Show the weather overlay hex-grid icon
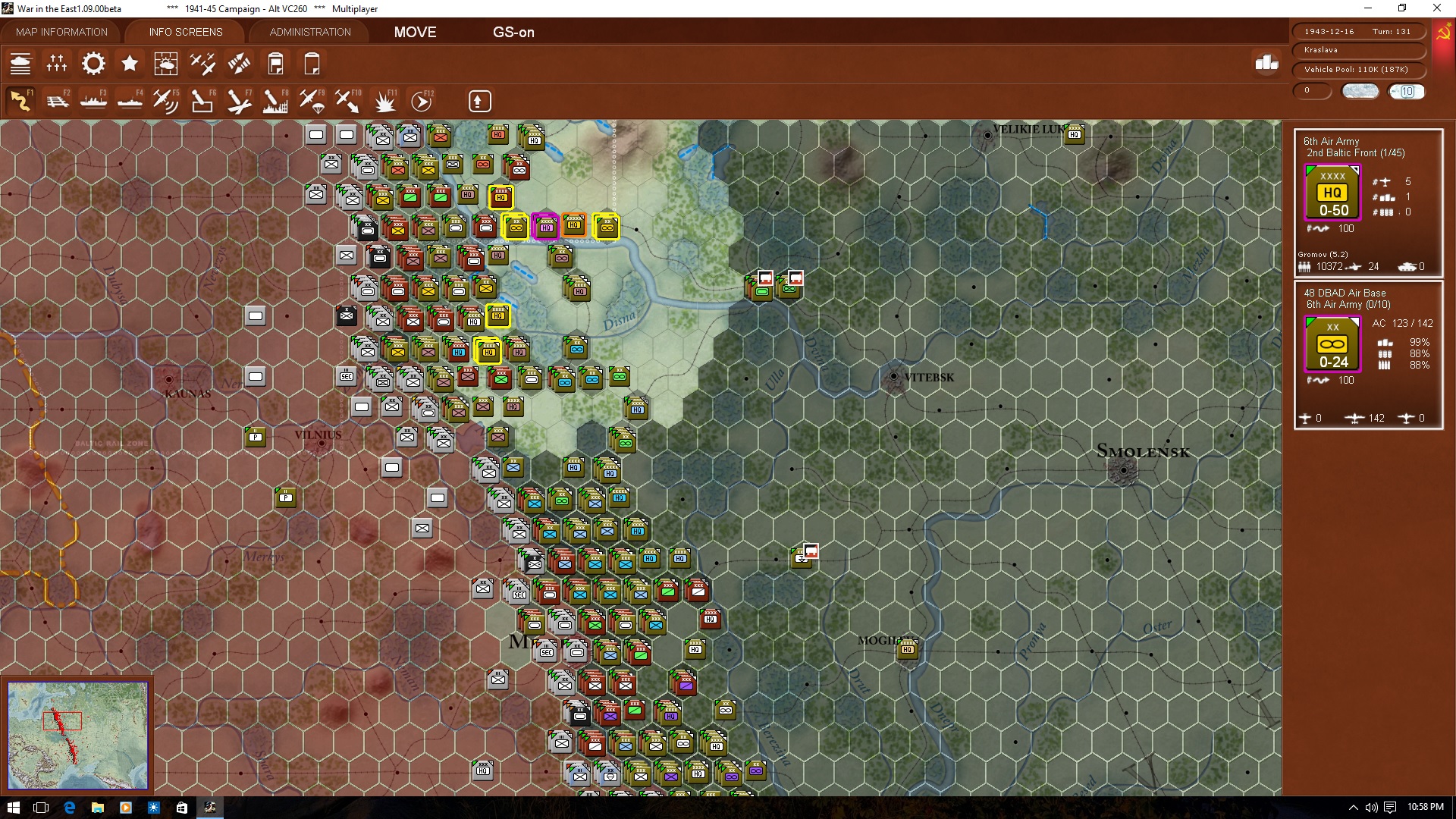The height and width of the screenshot is (819, 1456). (x=166, y=64)
